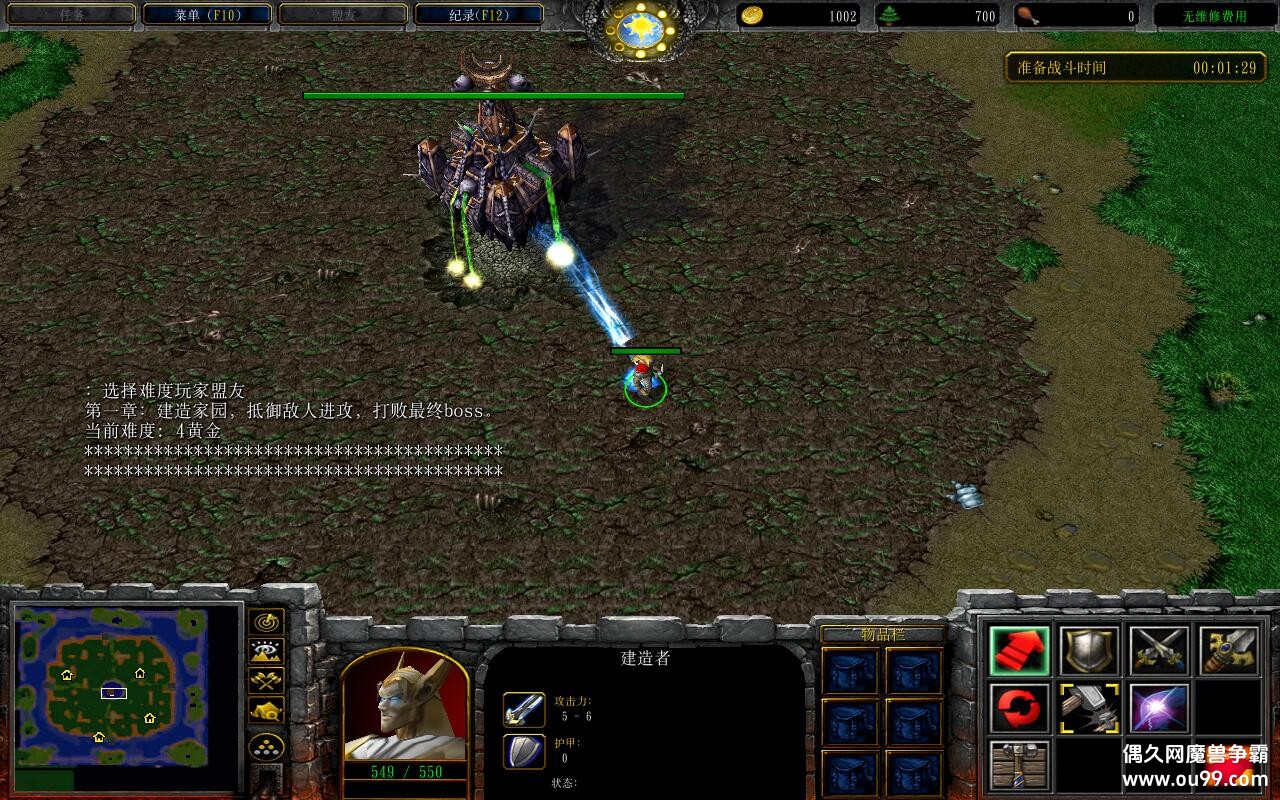Click the greyed-out 盟友 allies button
Image resolution: width=1280 pixels, height=800 pixels.
tap(343, 15)
